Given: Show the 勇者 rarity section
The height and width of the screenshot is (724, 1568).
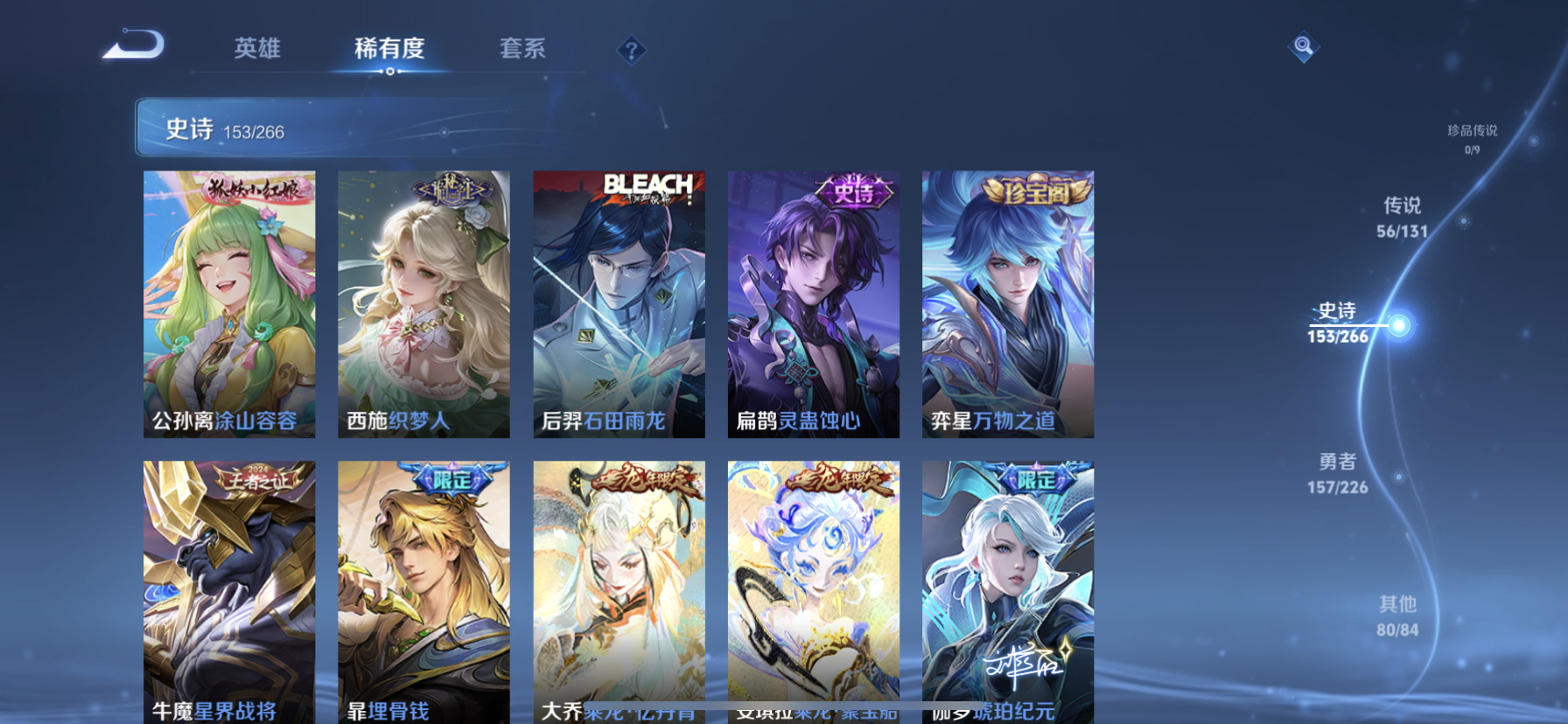Looking at the screenshot, I should coord(1337,473).
